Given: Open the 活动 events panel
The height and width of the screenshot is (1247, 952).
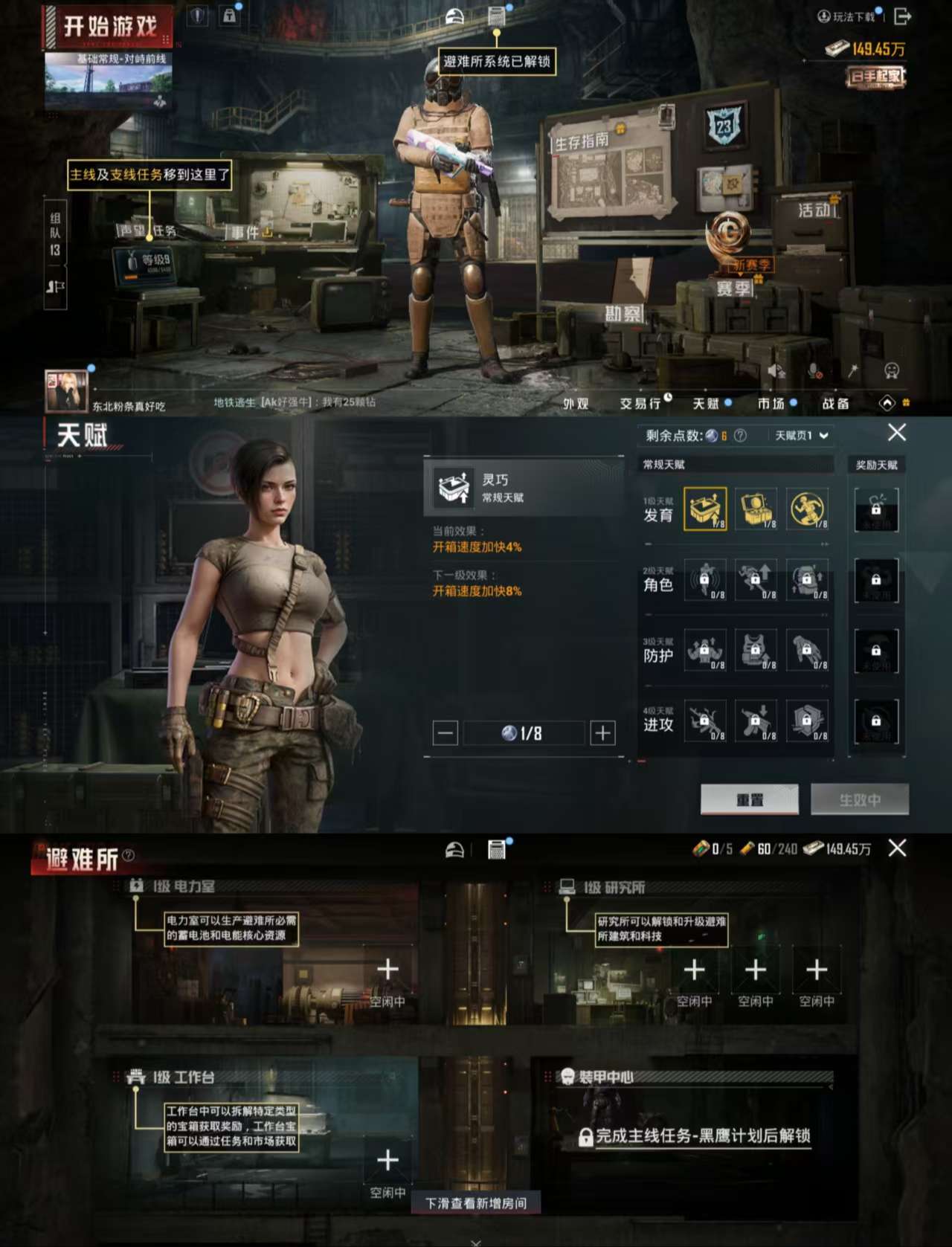Looking at the screenshot, I should click(x=814, y=210).
